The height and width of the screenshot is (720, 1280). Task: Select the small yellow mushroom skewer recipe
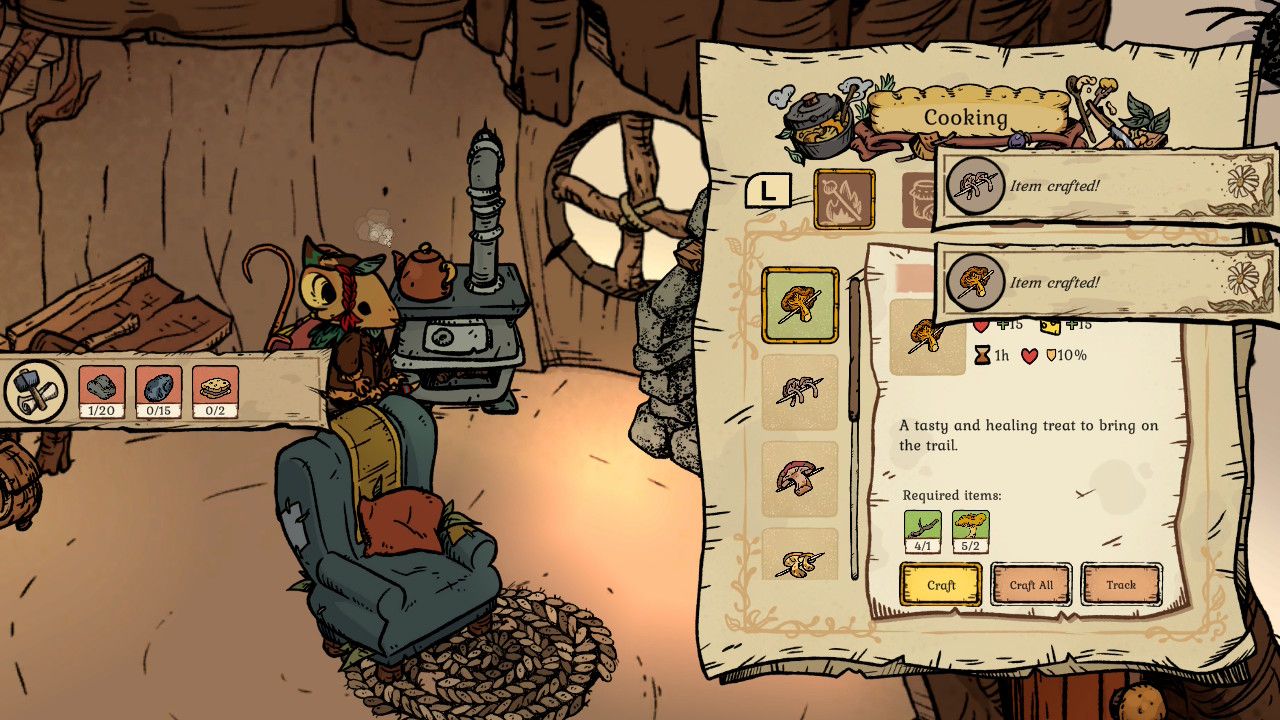point(800,558)
